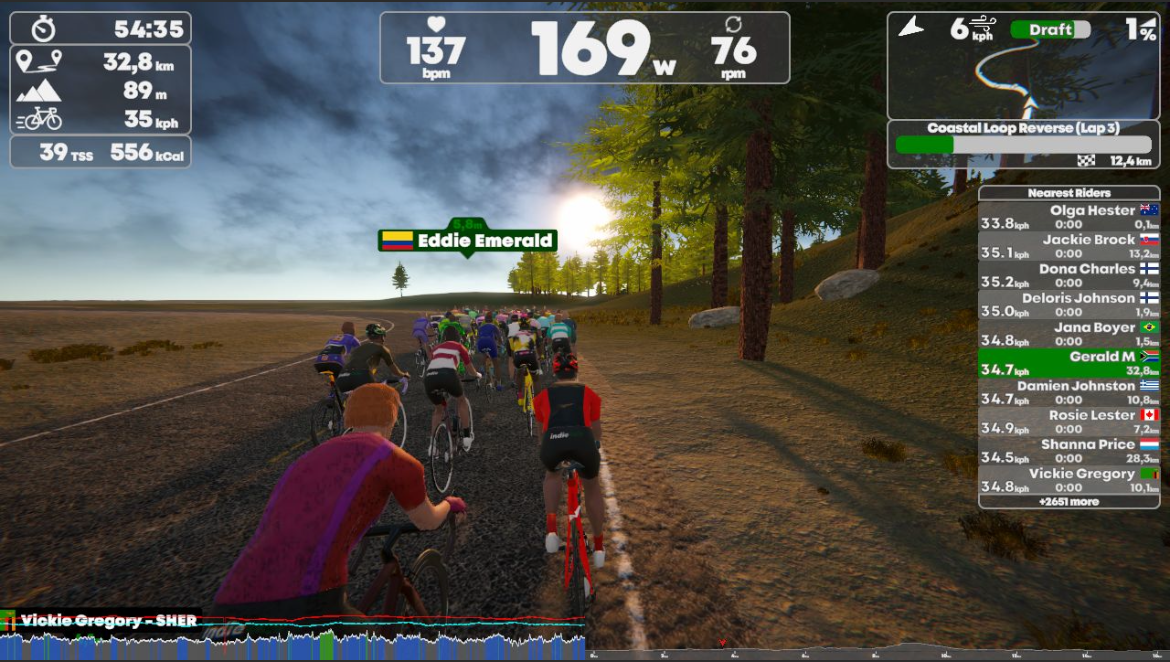
Task: Open the power graph at the bottom
Action: [292, 640]
